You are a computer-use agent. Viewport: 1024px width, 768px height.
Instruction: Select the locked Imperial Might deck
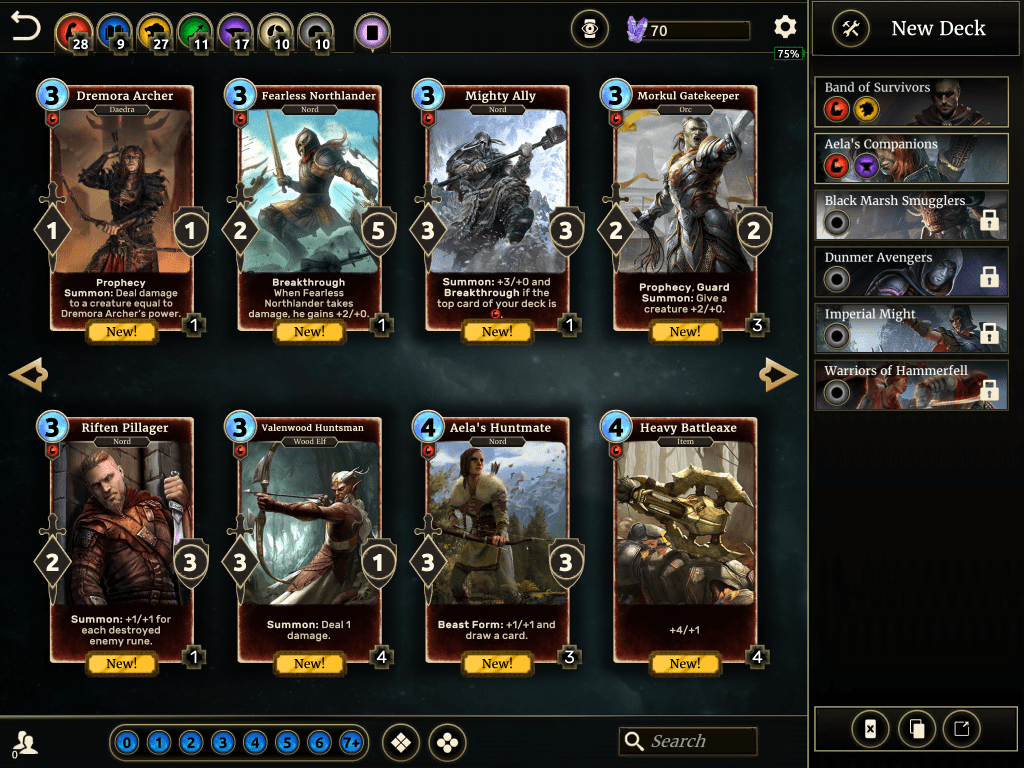pyautogui.click(x=910, y=328)
